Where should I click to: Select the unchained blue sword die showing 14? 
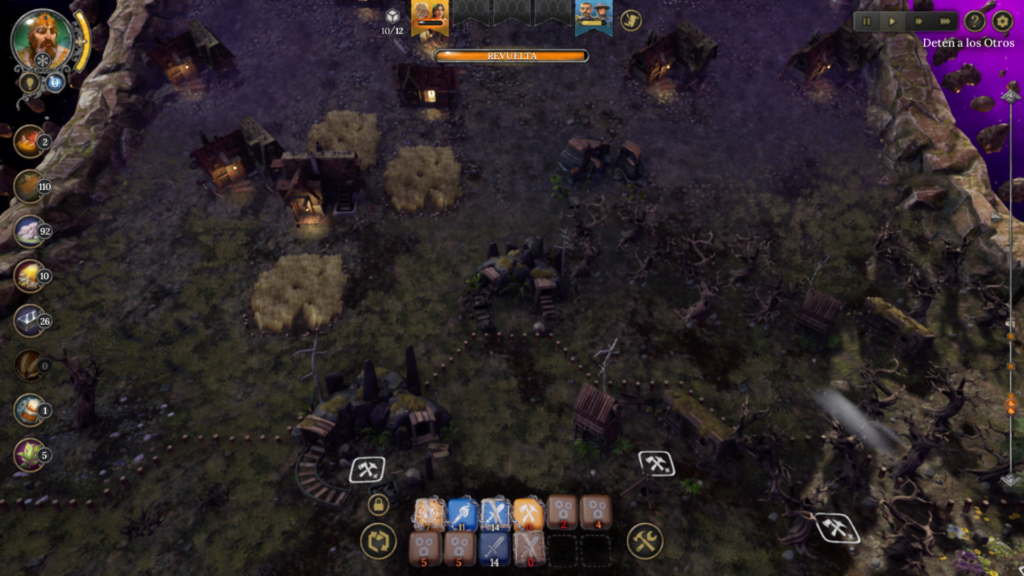click(x=495, y=547)
